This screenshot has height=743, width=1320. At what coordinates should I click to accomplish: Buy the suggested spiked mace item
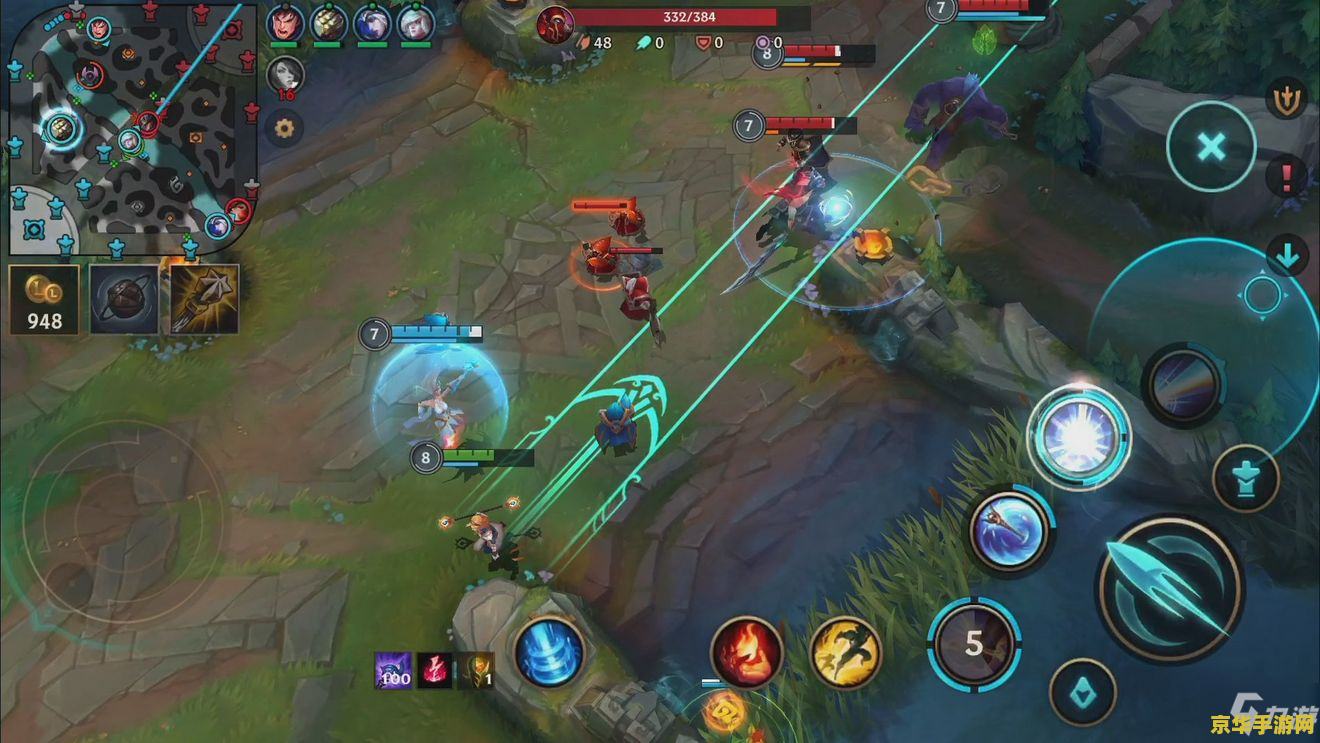(x=205, y=298)
